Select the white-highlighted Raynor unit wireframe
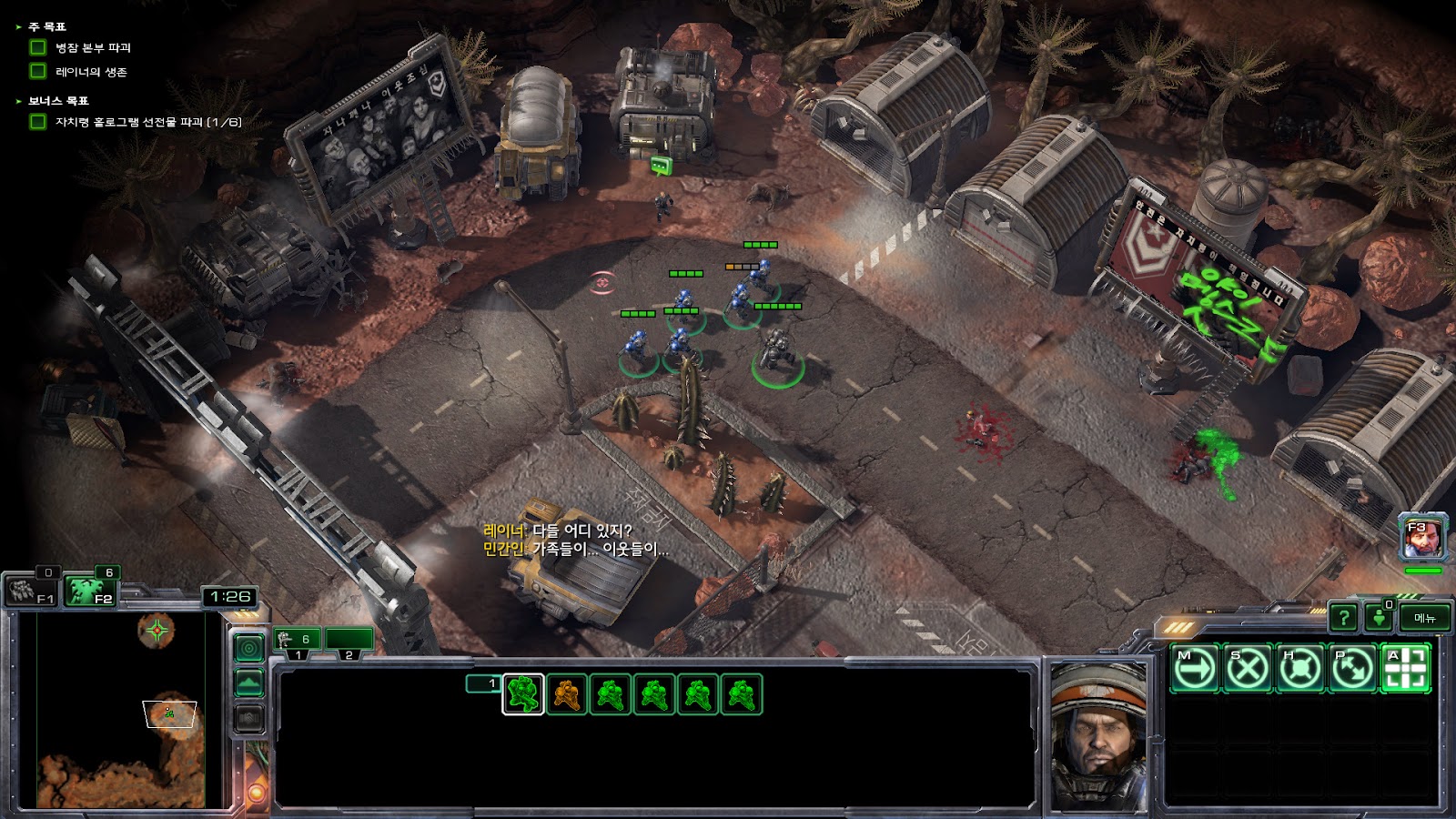The height and width of the screenshot is (819, 1456). click(523, 694)
